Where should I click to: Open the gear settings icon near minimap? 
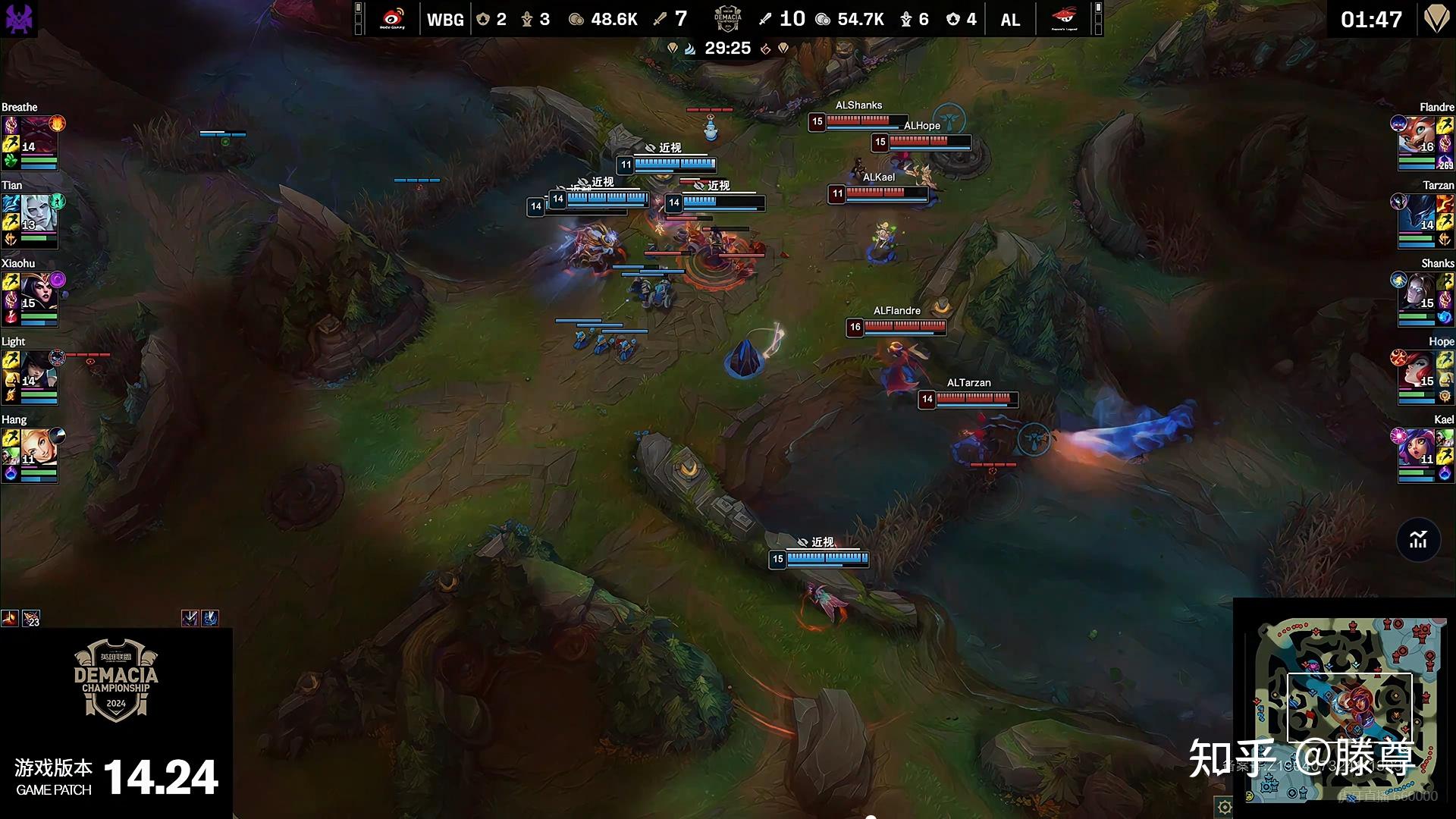point(1224,808)
